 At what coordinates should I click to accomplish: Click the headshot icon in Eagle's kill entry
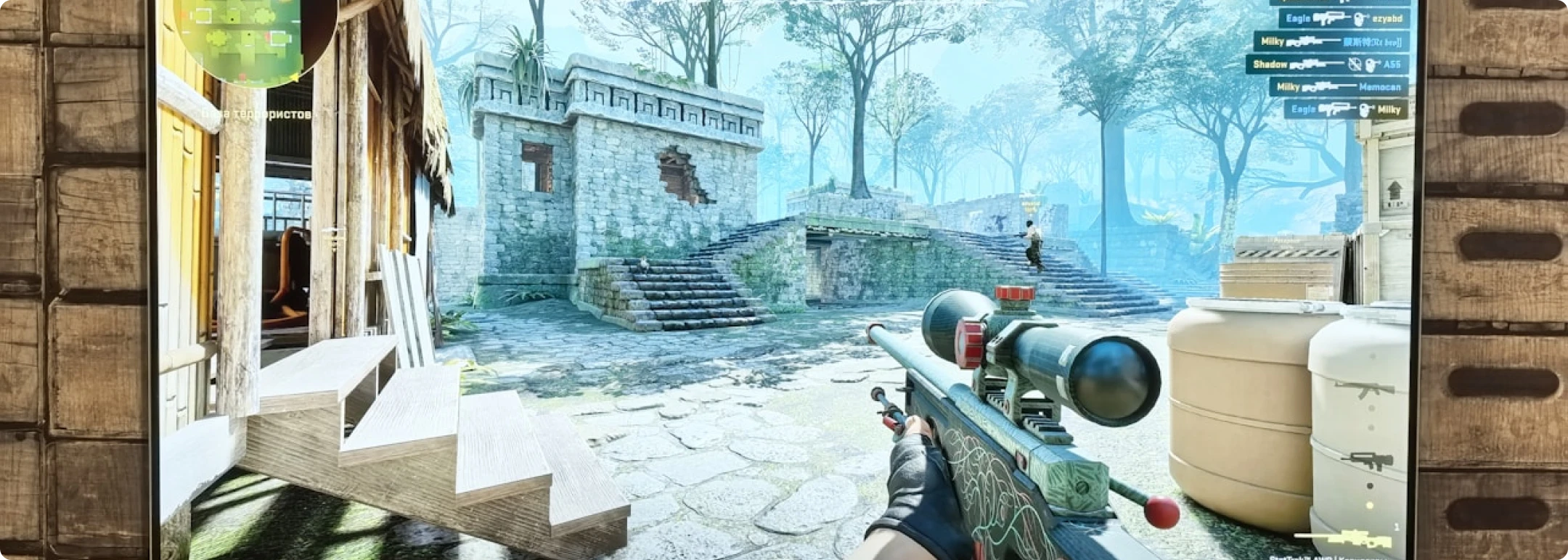click(1360, 19)
